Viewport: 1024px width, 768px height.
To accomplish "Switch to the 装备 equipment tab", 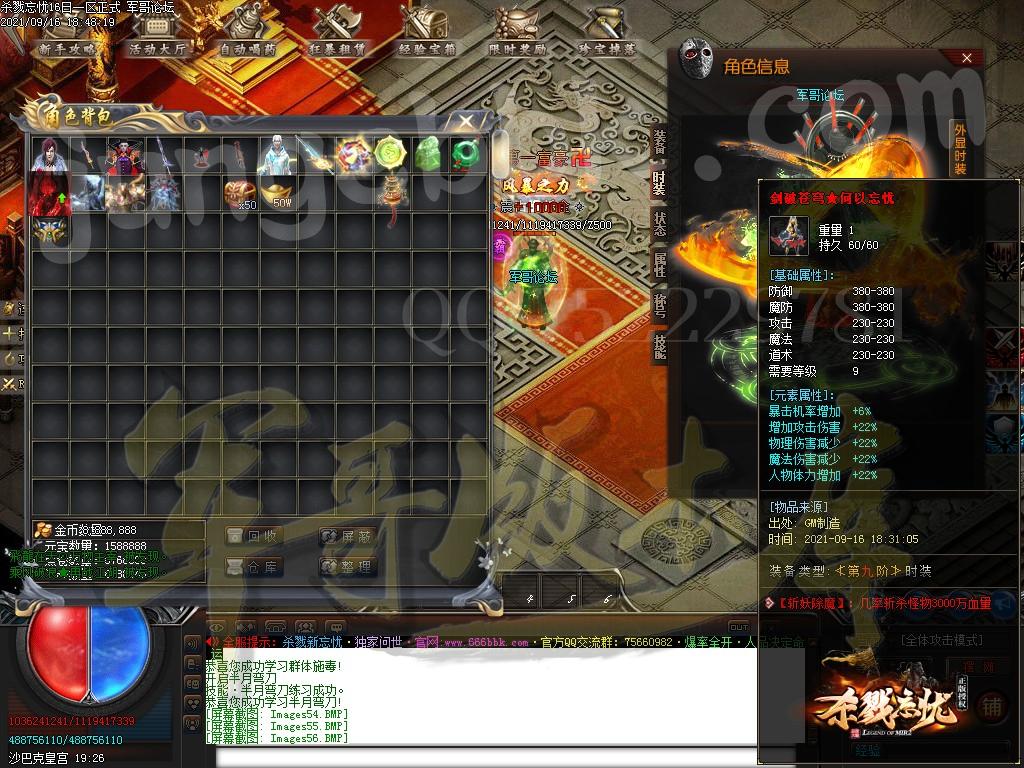I will coord(659,141).
